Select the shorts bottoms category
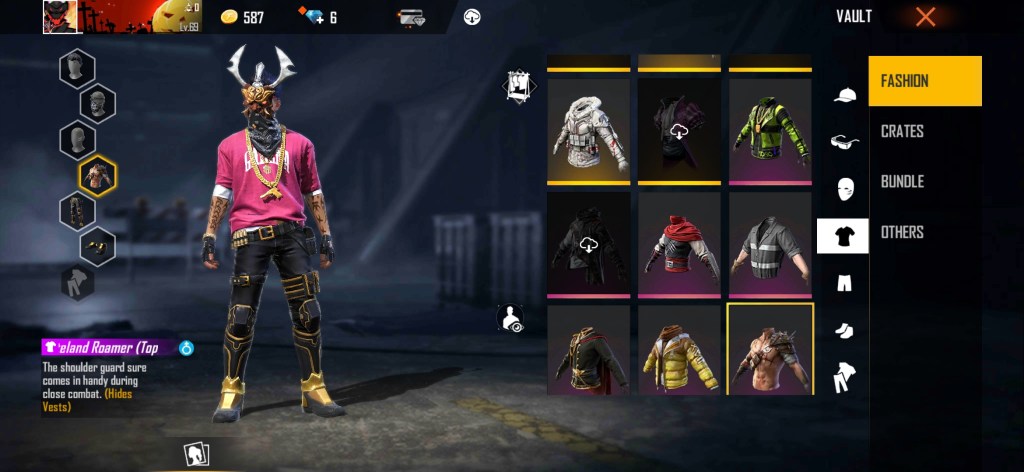Image resolution: width=1024 pixels, height=472 pixels. click(844, 282)
